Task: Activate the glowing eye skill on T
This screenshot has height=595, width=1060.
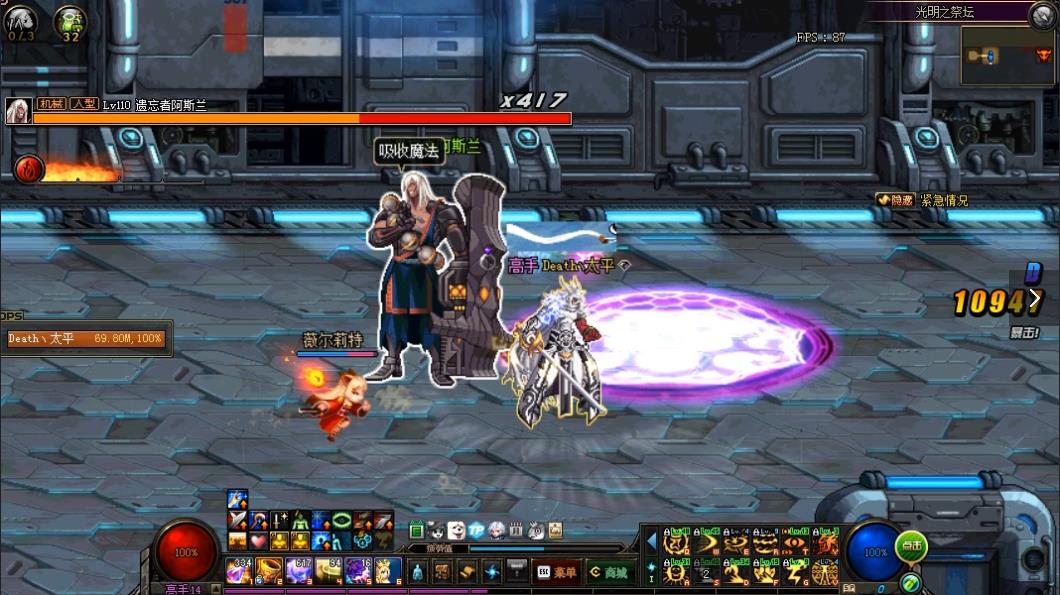Action: pos(797,543)
